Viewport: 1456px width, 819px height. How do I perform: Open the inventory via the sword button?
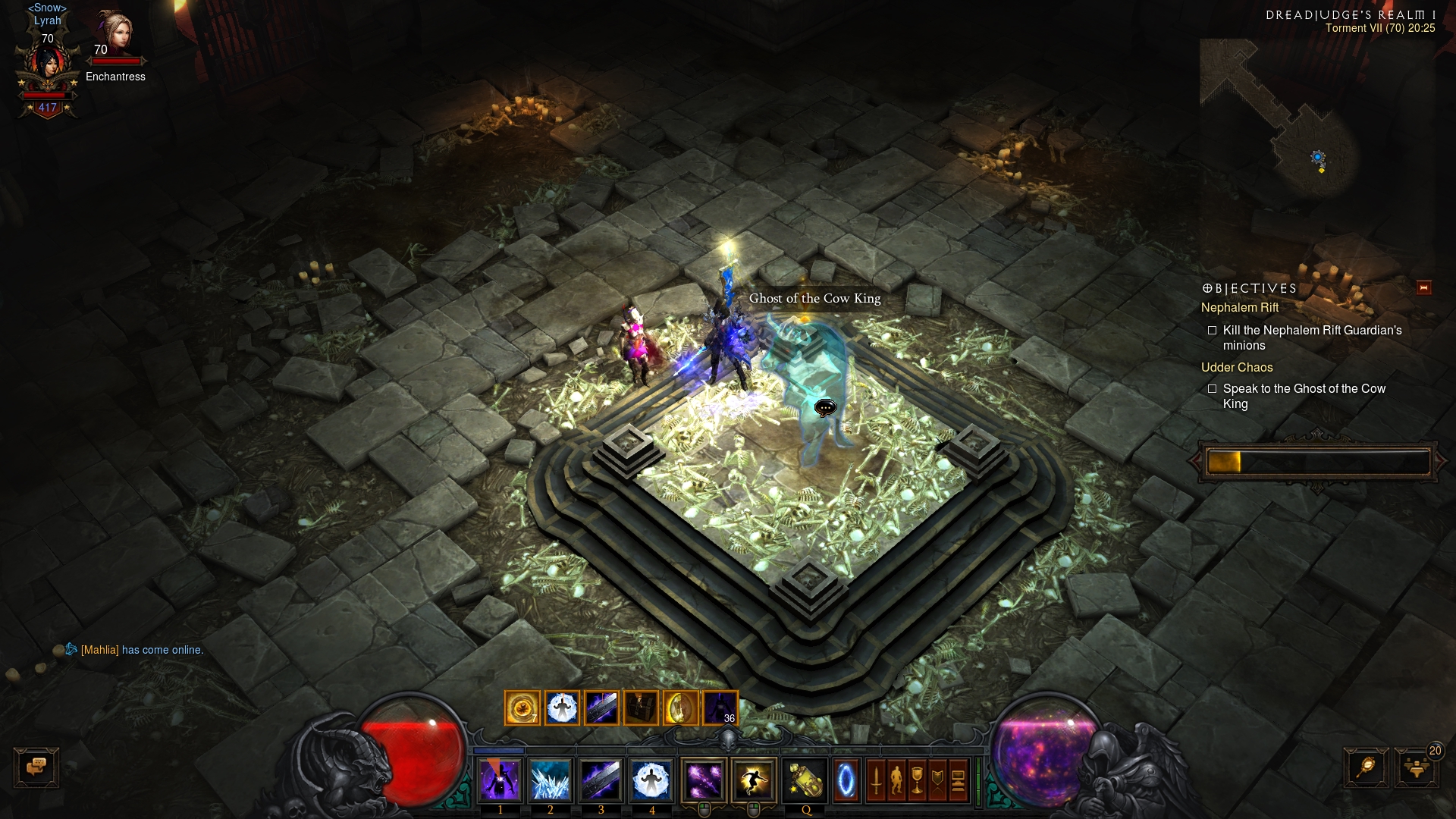point(876,780)
